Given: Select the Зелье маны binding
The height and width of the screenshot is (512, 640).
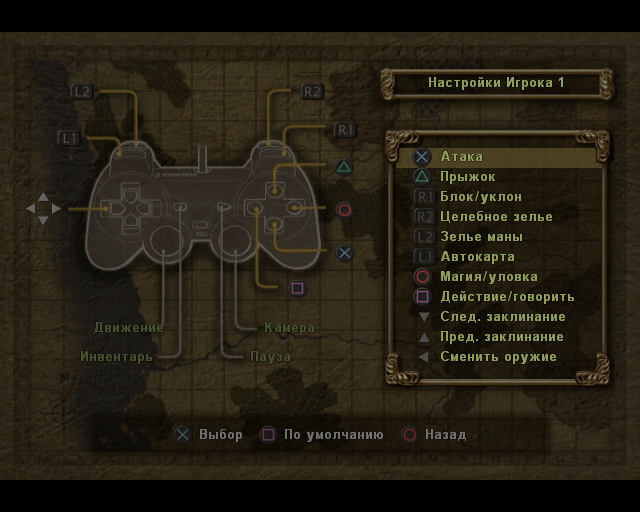Looking at the screenshot, I should (481, 237).
